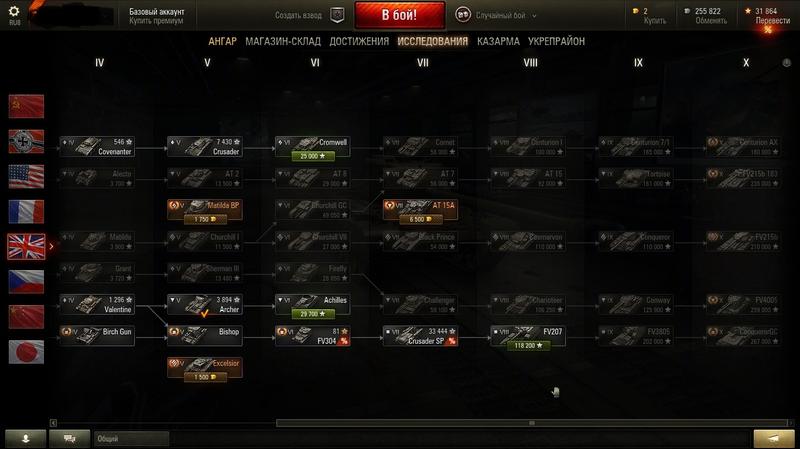
Task: Open the settings gear menu
Action: point(14,11)
